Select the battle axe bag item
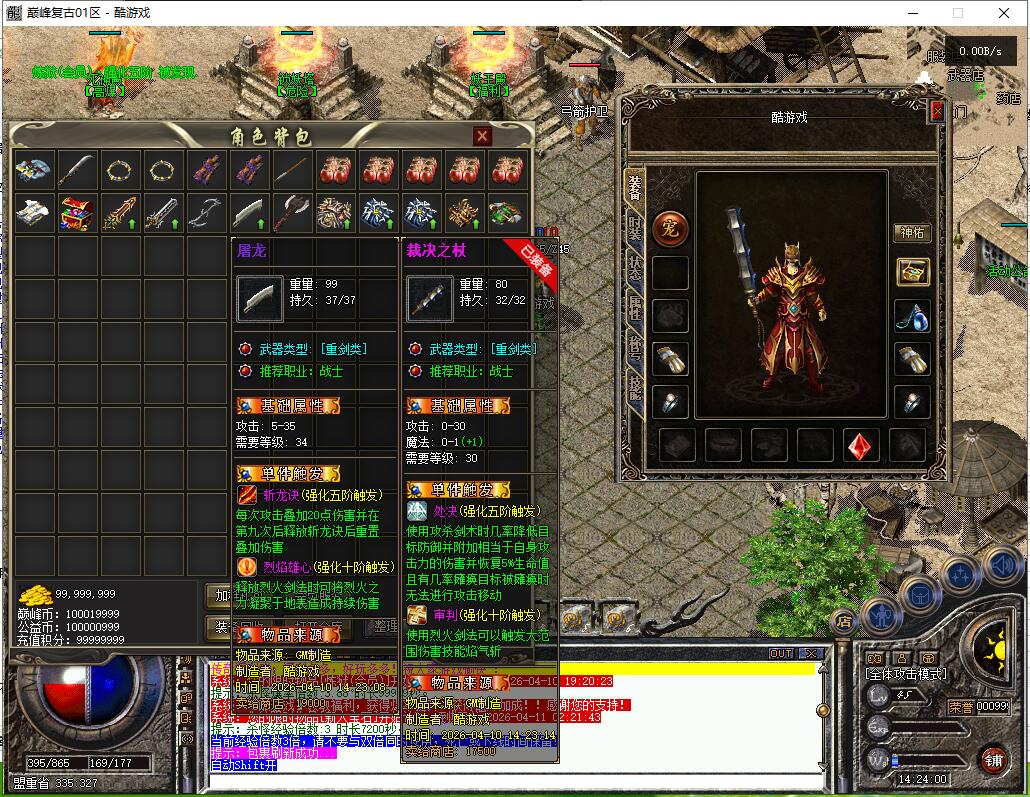1030x797 pixels. point(292,214)
